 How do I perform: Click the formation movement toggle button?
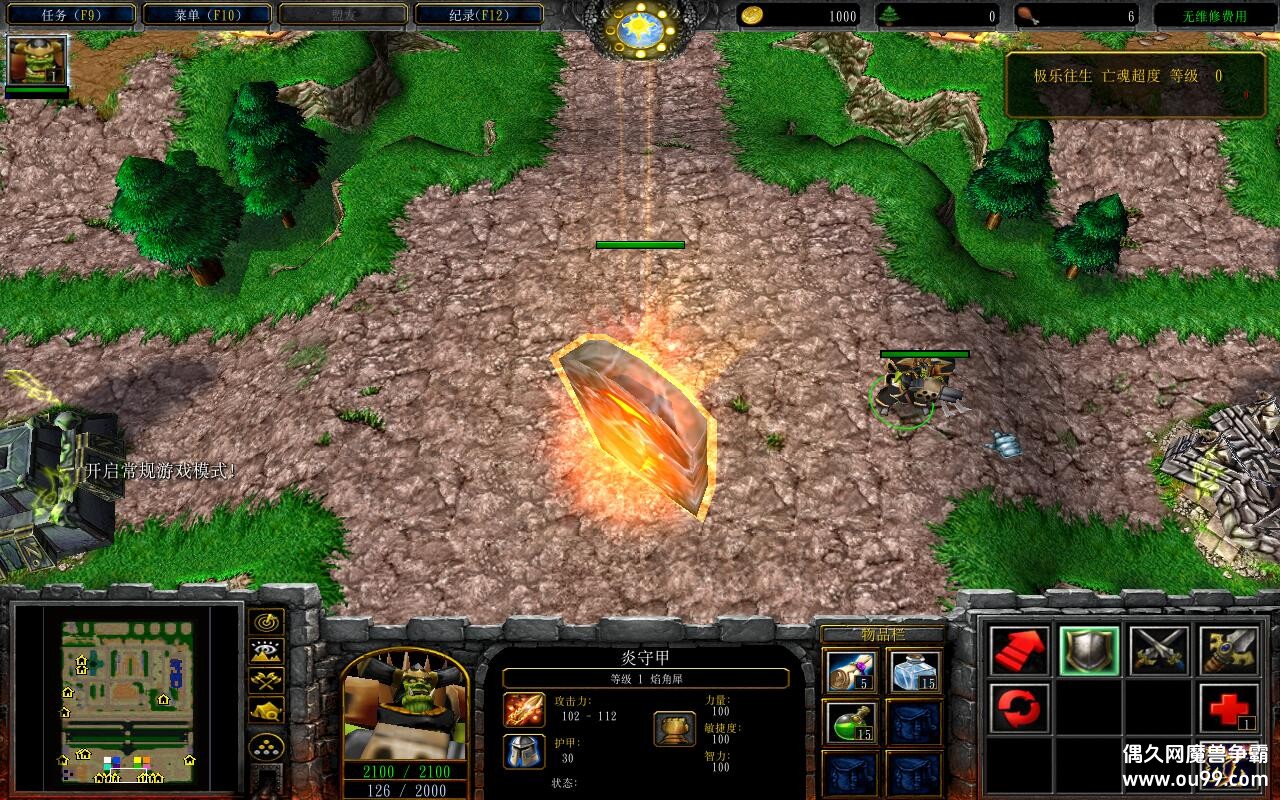[266, 746]
